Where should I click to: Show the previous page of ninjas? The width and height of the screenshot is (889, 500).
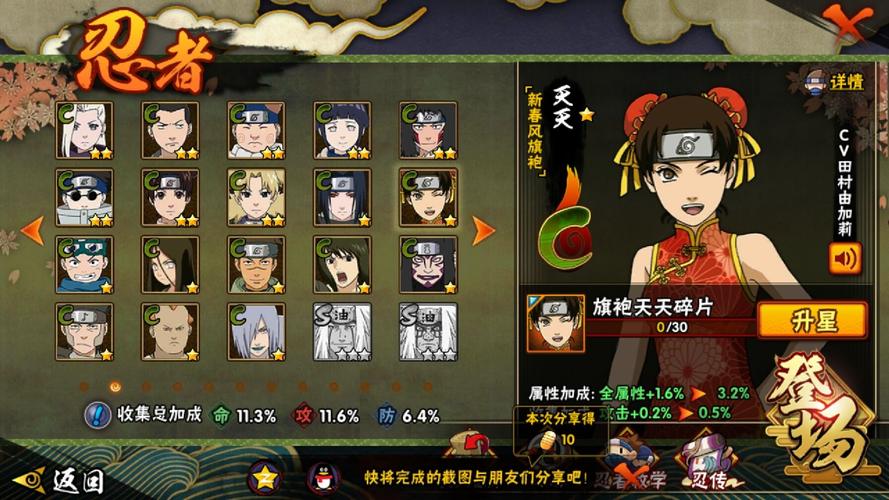click(31, 230)
